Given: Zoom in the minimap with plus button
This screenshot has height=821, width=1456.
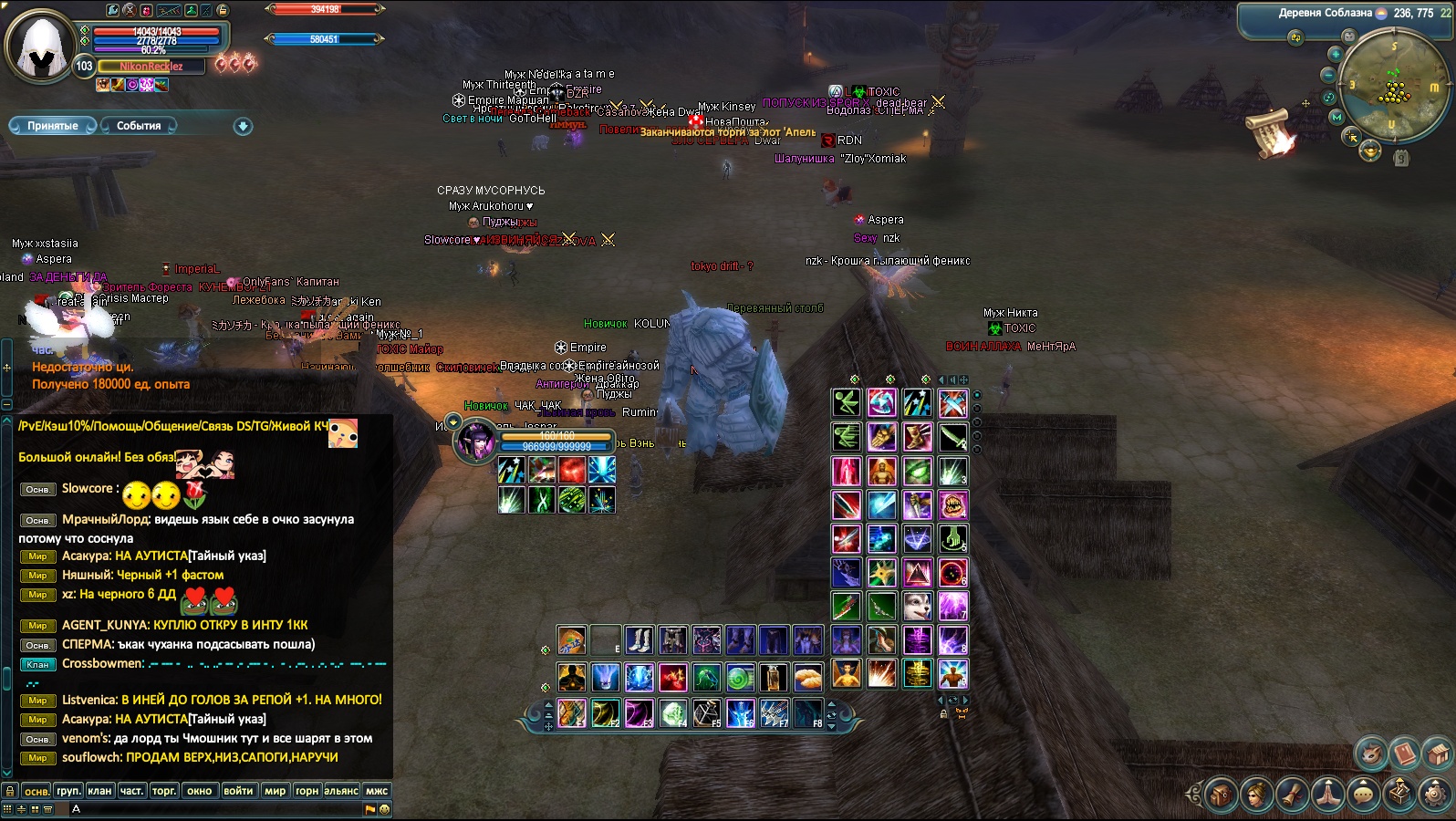Looking at the screenshot, I should (1336, 54).
